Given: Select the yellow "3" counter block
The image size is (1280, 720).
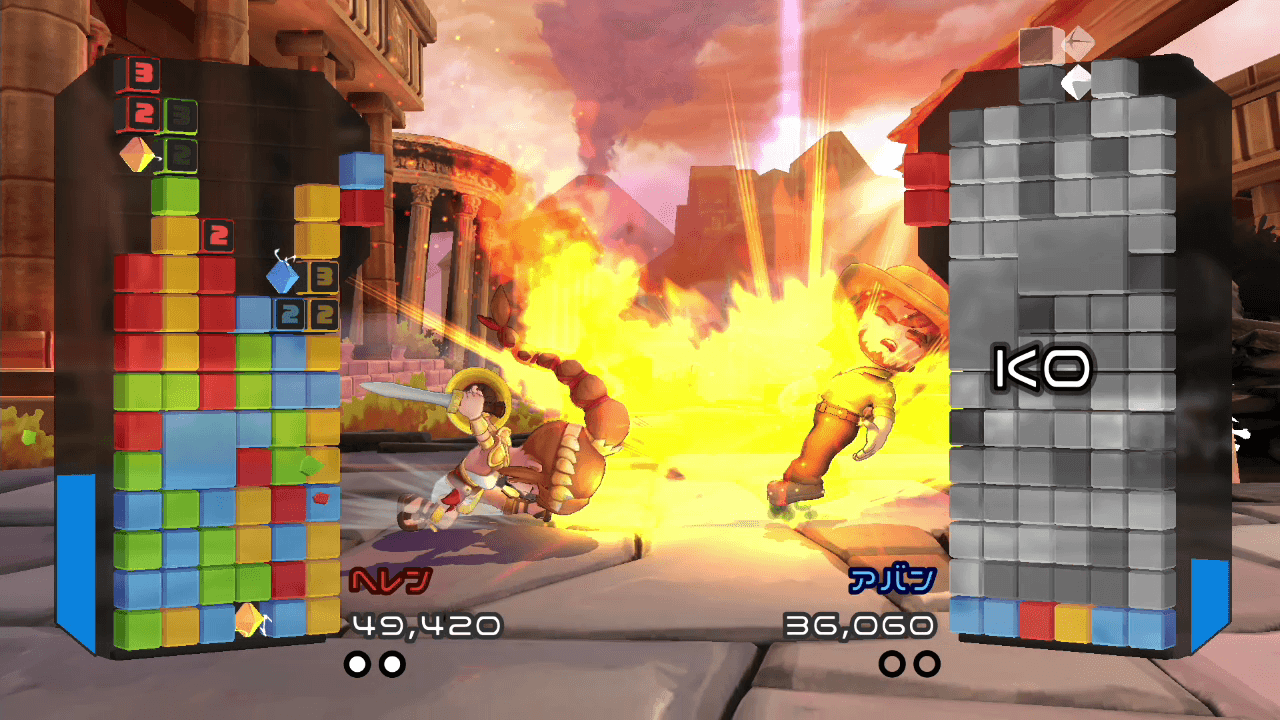Looking at the screenshot, I should (321, 275).
